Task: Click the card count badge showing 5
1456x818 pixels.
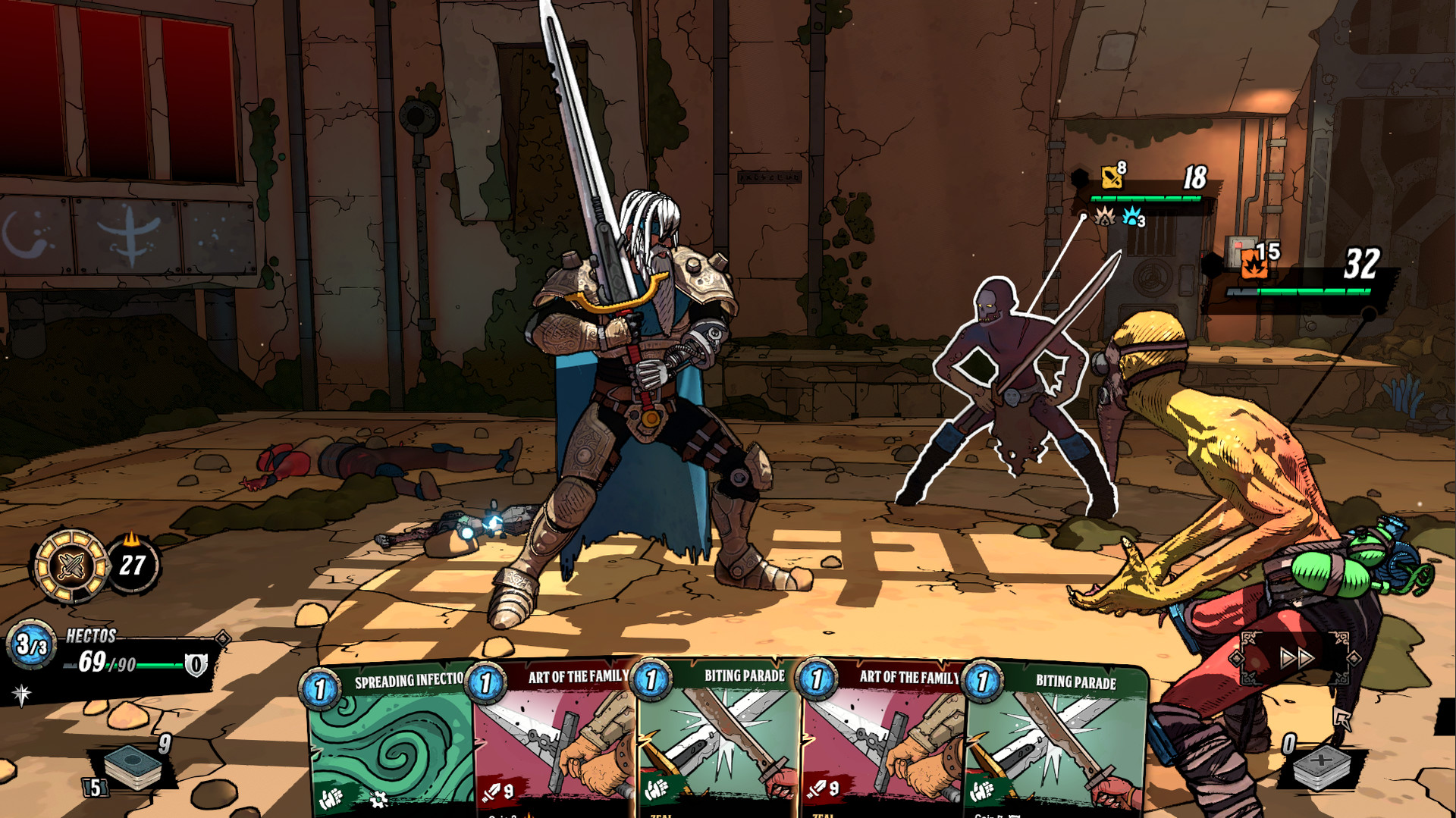Action: tap(94, 788)
